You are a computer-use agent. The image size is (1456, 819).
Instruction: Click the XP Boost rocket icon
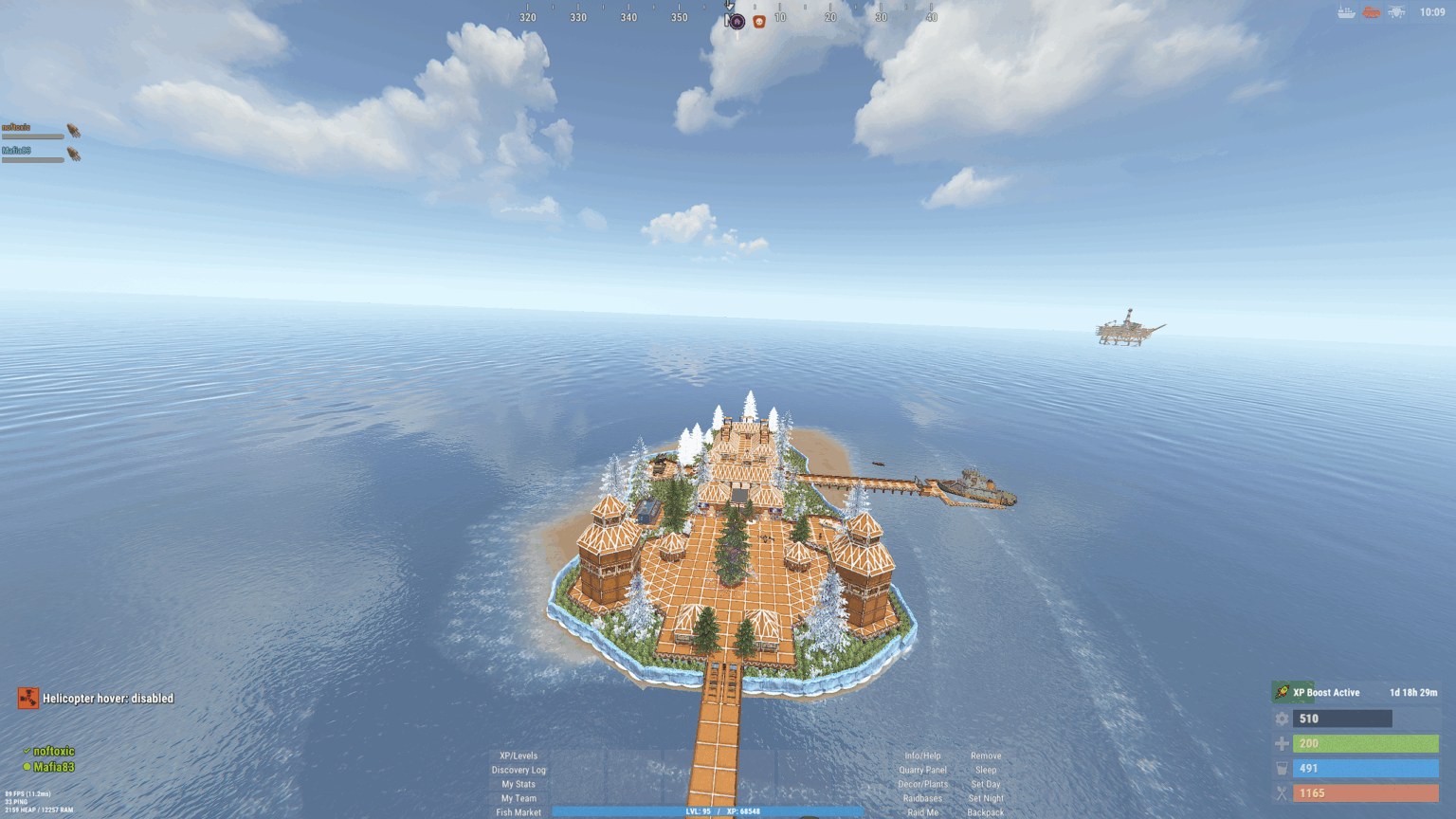[1282, 692]
